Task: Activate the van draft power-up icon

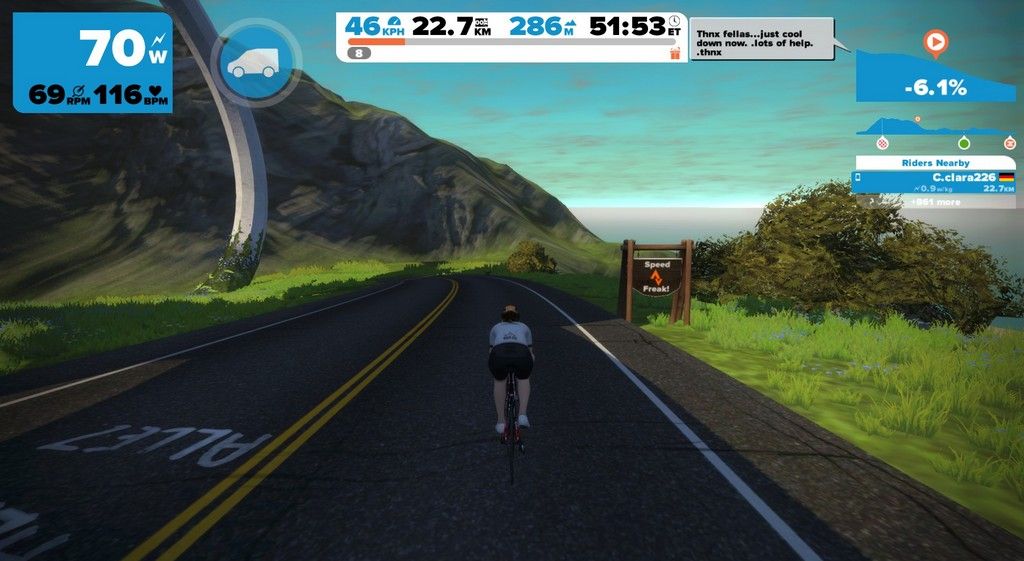Action: coord(254,62)
